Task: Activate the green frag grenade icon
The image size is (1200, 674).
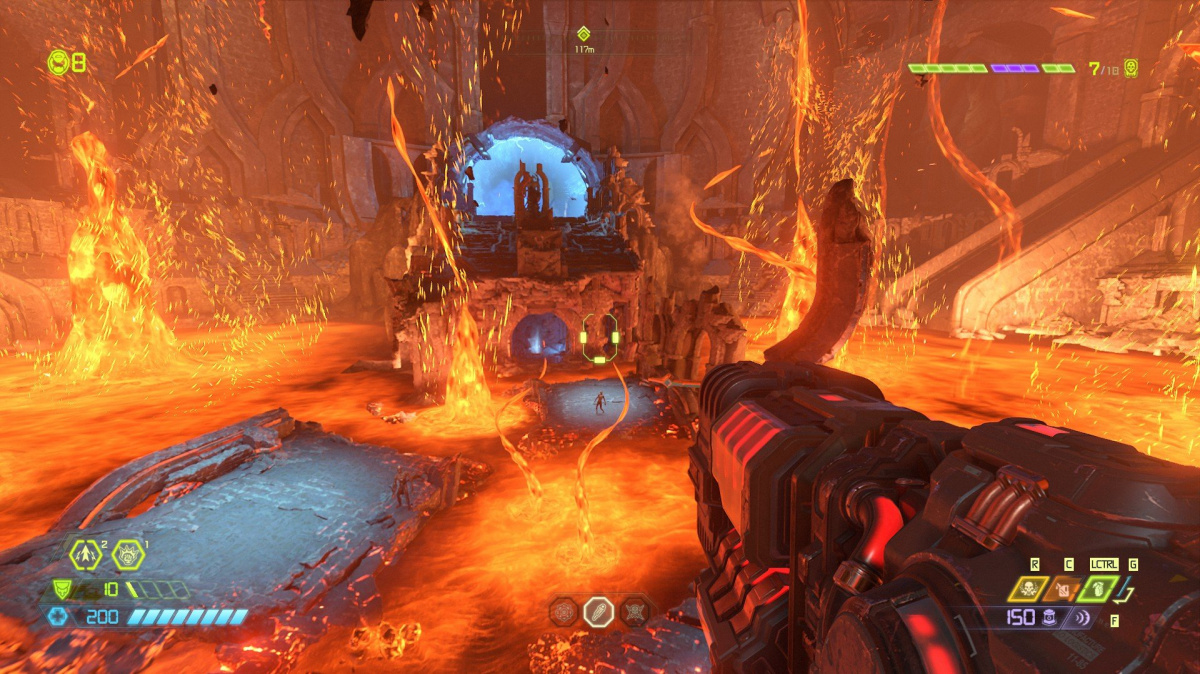Action: tap(1098, 589)
